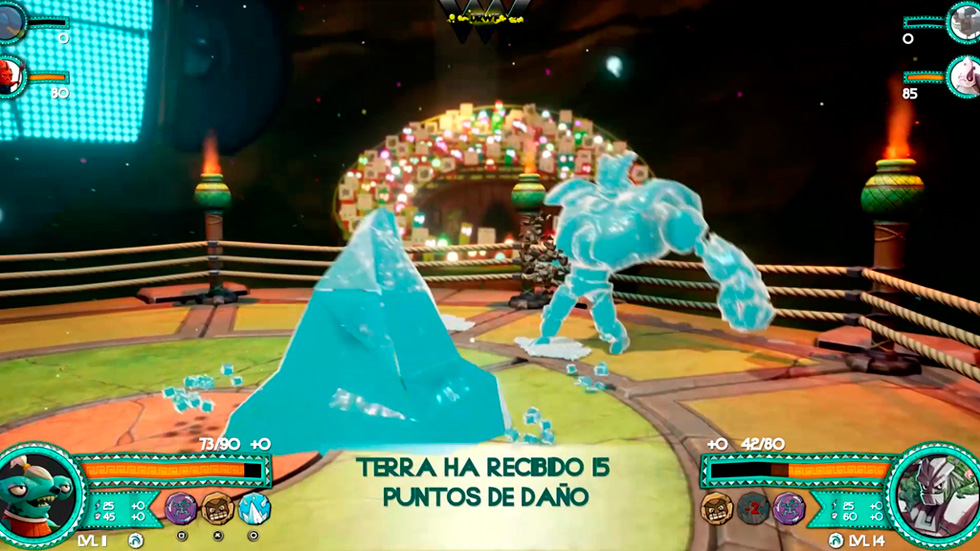Select the red reserve teammate portrait
Screen dimensions: 980x551
tap(12, 75)
